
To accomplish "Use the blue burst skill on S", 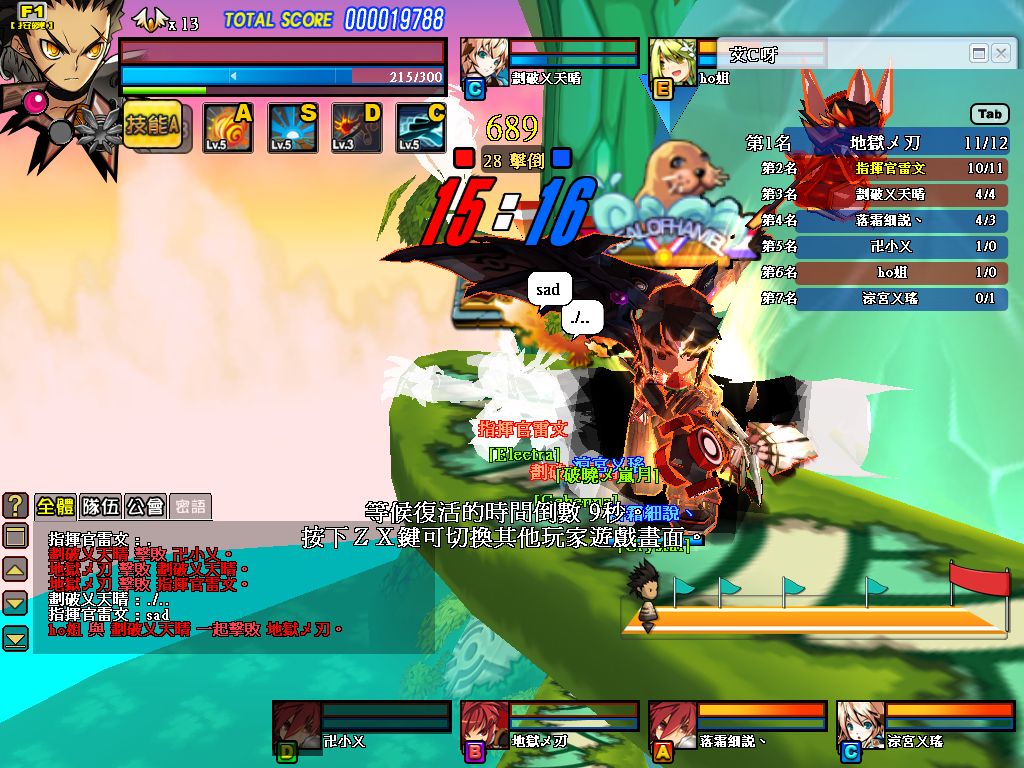I will tap(293, 128).
